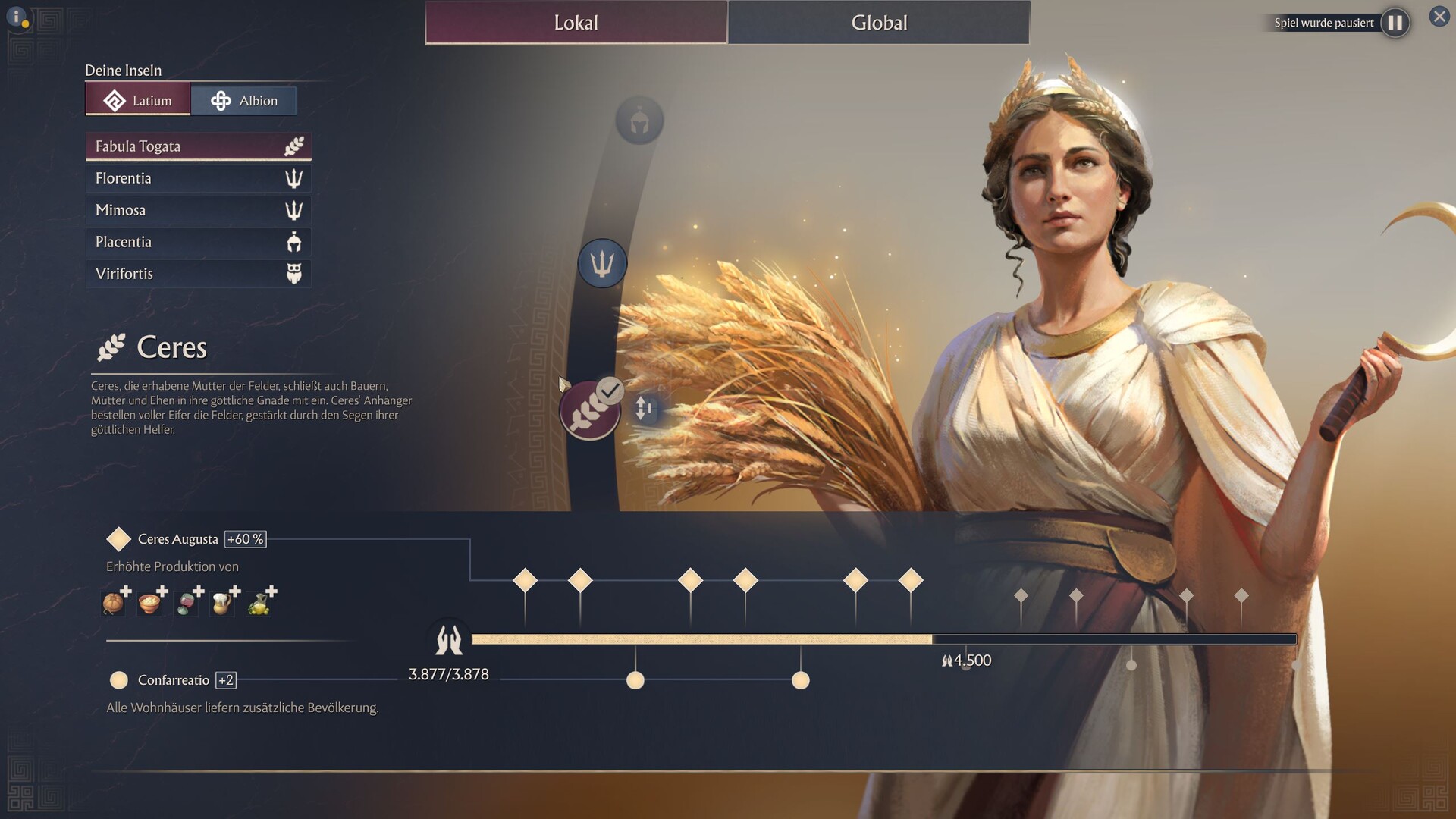Select the Neptune trident deity medallion
The width and height of the screenshot is (1456, 819).
pos(602,263)
